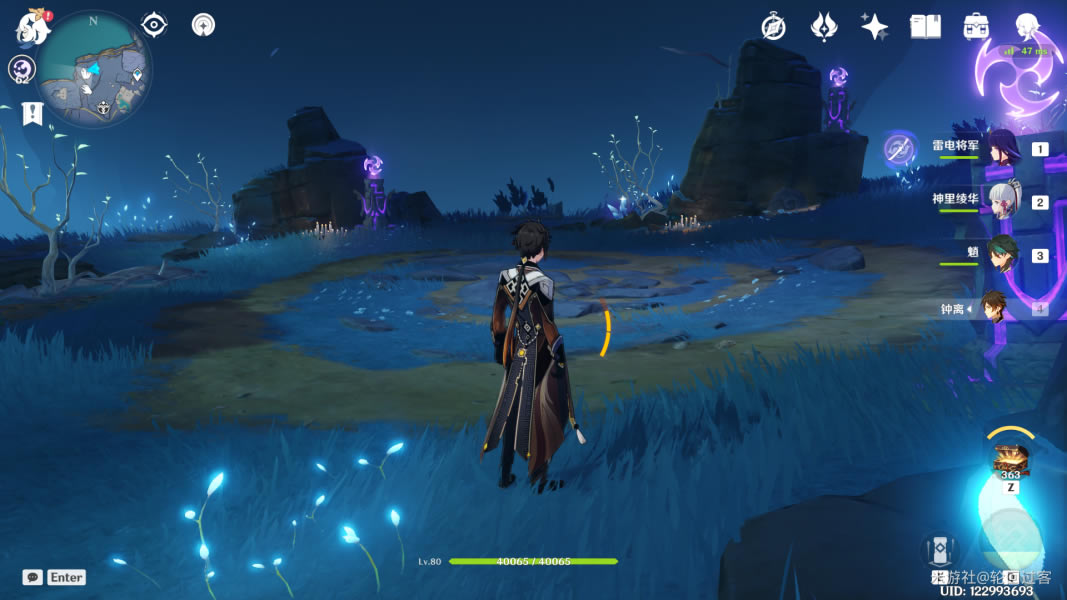Open the full map from the minimap
1067x600 pixels.
(95, 70)
